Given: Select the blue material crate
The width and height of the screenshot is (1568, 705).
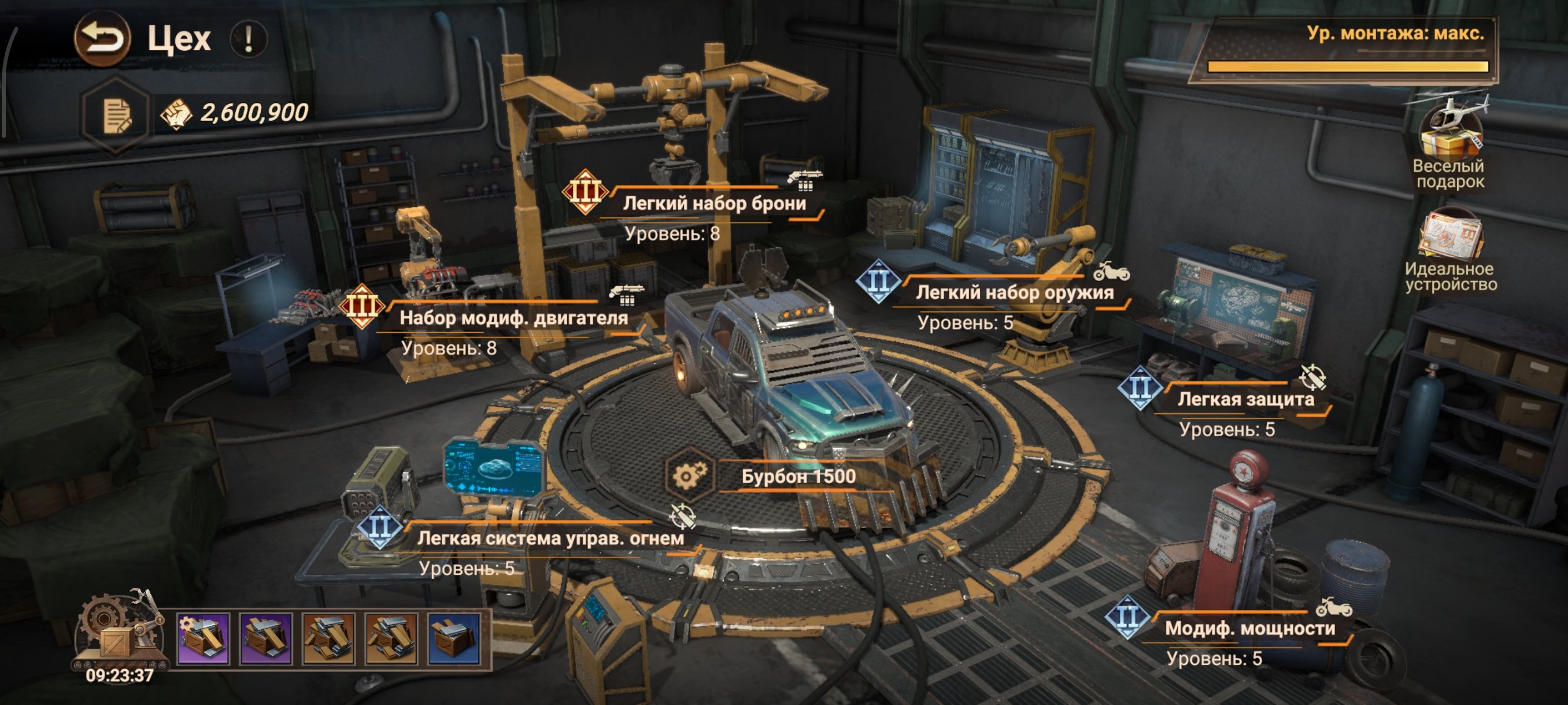Looking at the screenshot, I should [454, 638].
